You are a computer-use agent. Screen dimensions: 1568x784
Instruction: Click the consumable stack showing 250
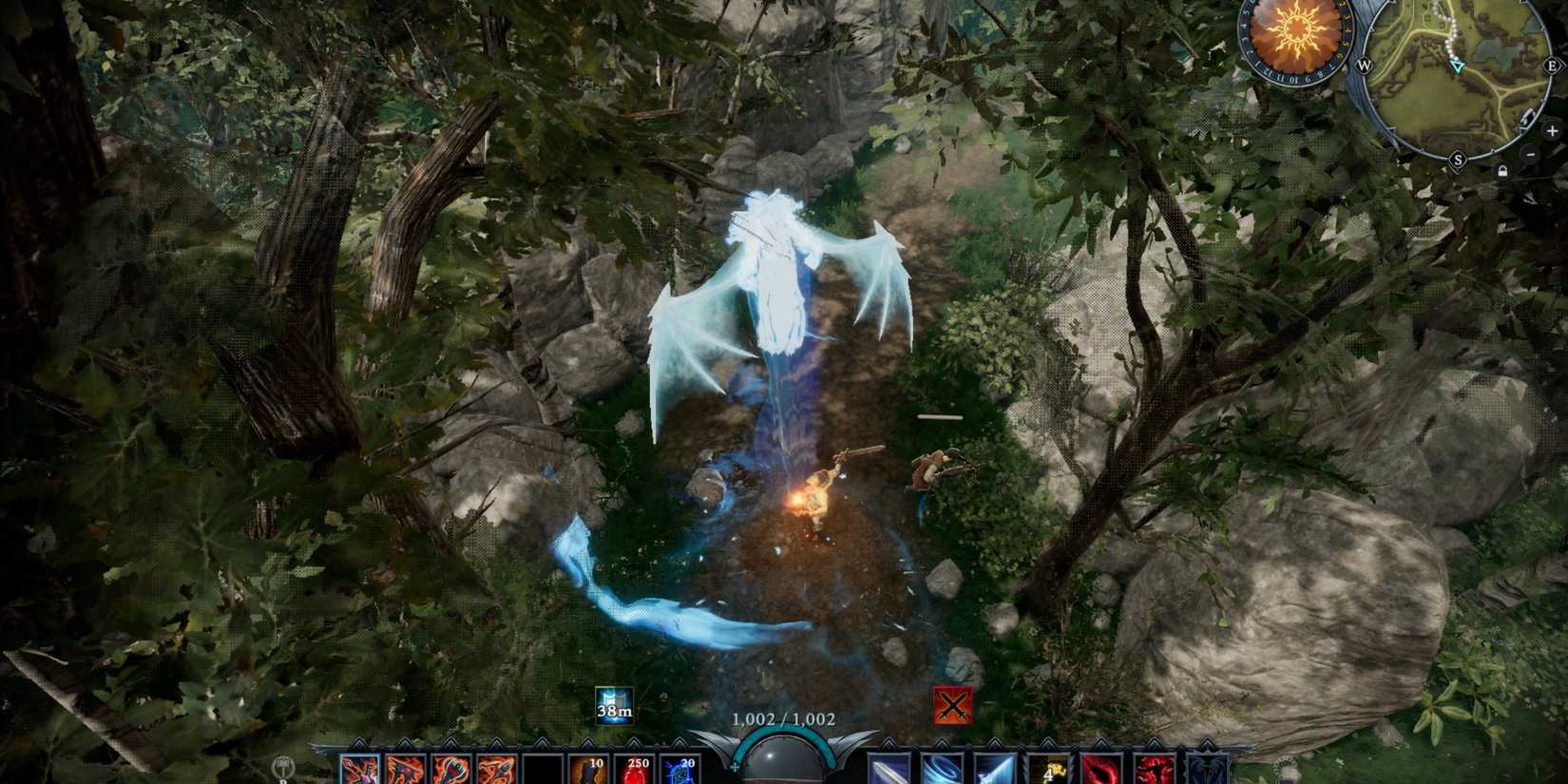pyautogui.click(x=640, y=770)
